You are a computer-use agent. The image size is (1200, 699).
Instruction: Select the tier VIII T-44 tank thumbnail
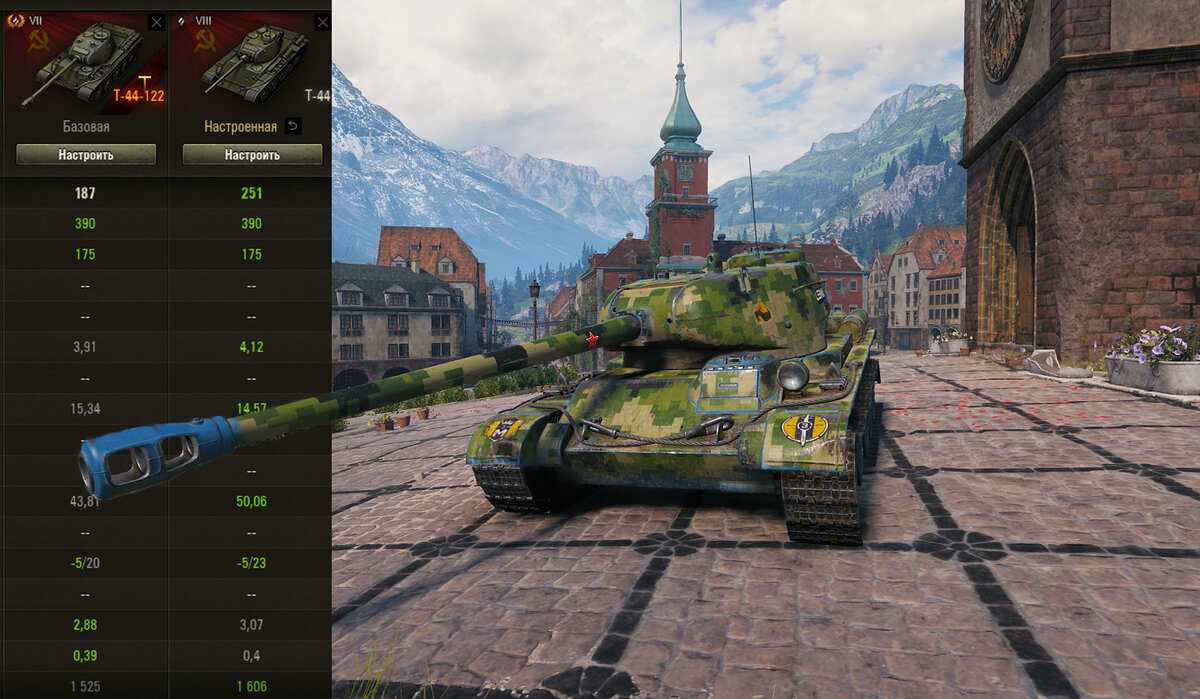(252, 64)
